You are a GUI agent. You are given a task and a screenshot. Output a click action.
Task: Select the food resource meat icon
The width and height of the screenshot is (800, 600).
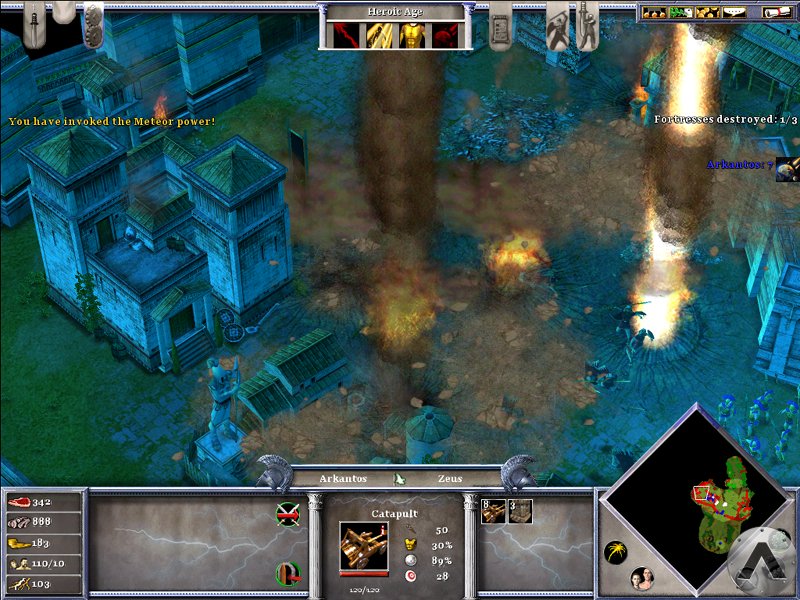[x=18, y=502]
